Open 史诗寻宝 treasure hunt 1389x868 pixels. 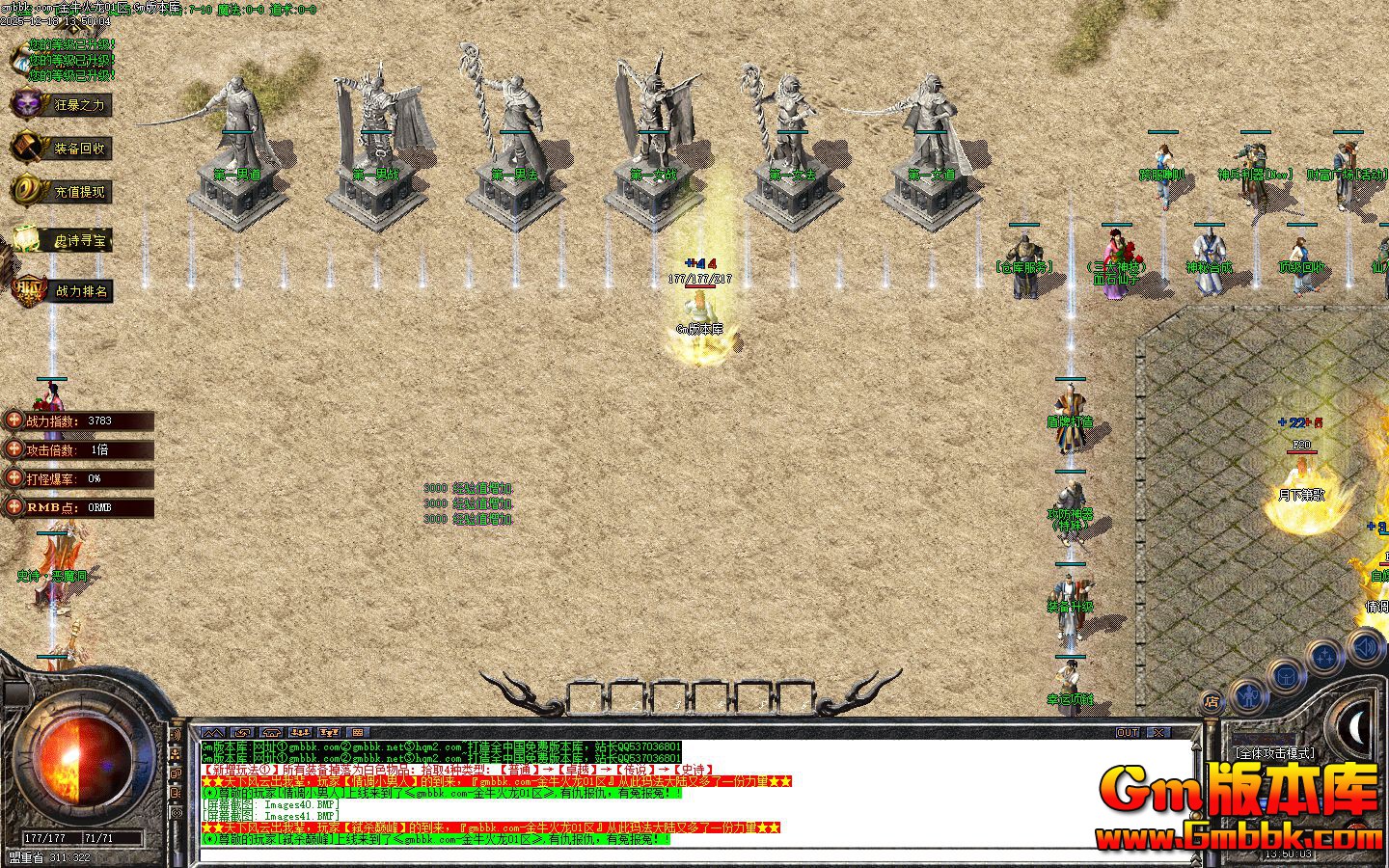(60, 241)
